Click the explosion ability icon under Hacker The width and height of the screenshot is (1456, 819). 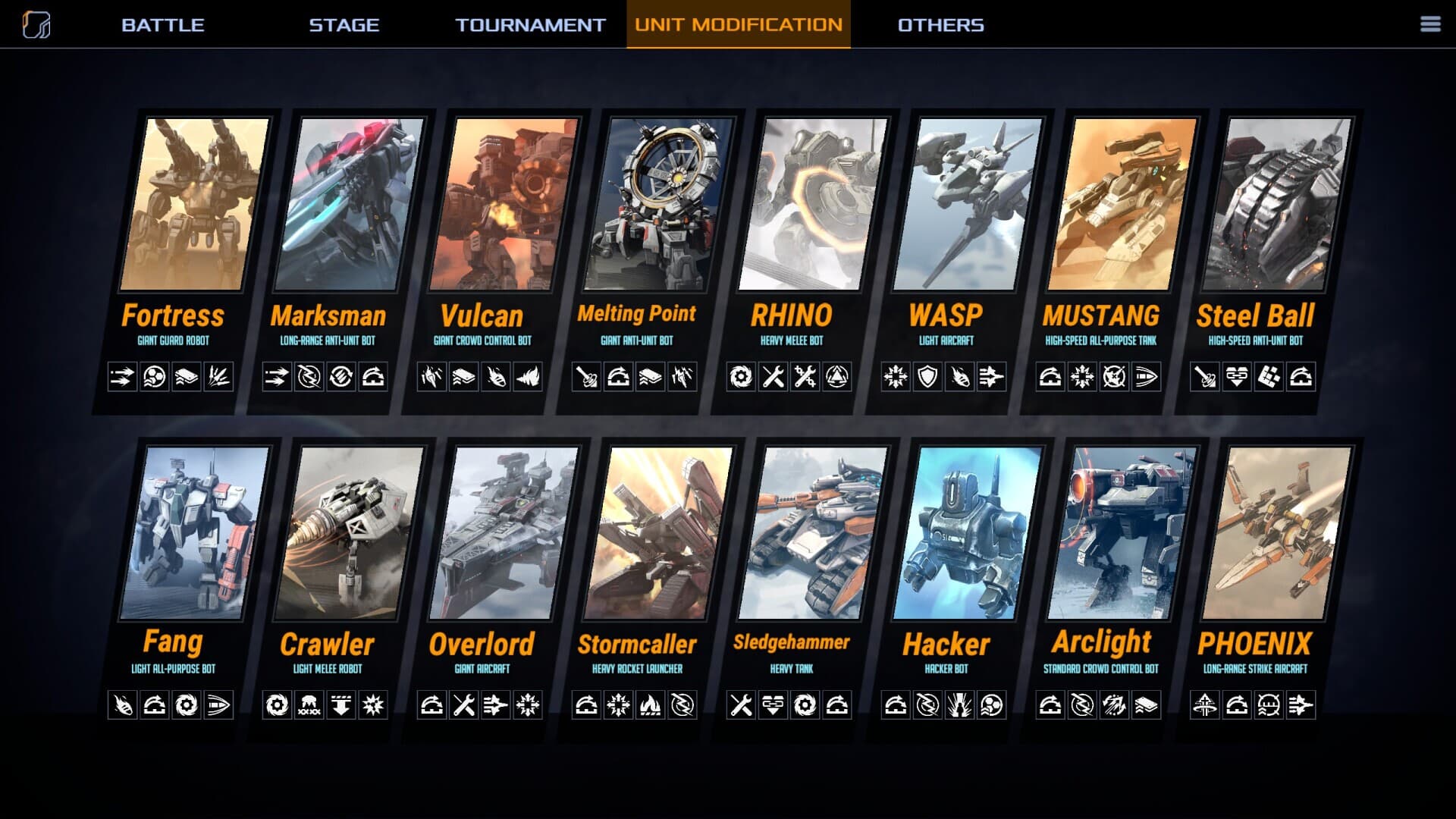pos(959,704)
